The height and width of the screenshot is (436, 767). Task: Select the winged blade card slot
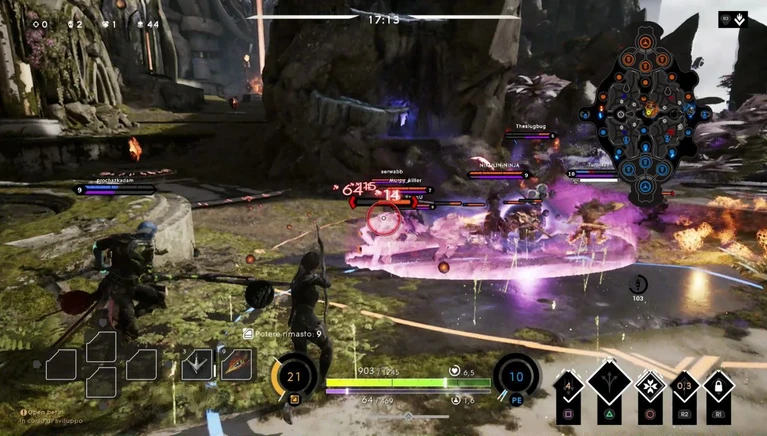197,364
